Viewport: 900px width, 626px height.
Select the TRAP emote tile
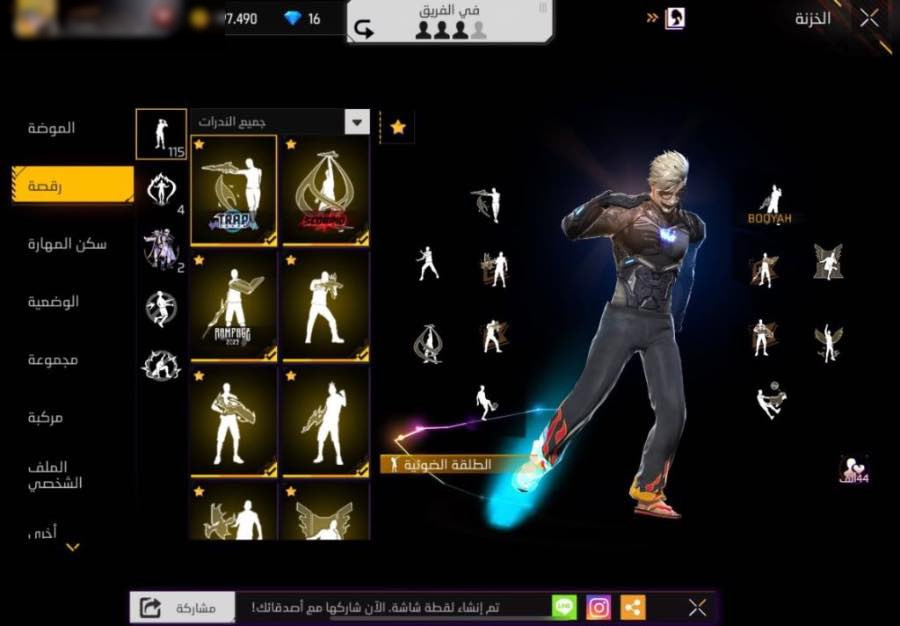click(234, 190)
